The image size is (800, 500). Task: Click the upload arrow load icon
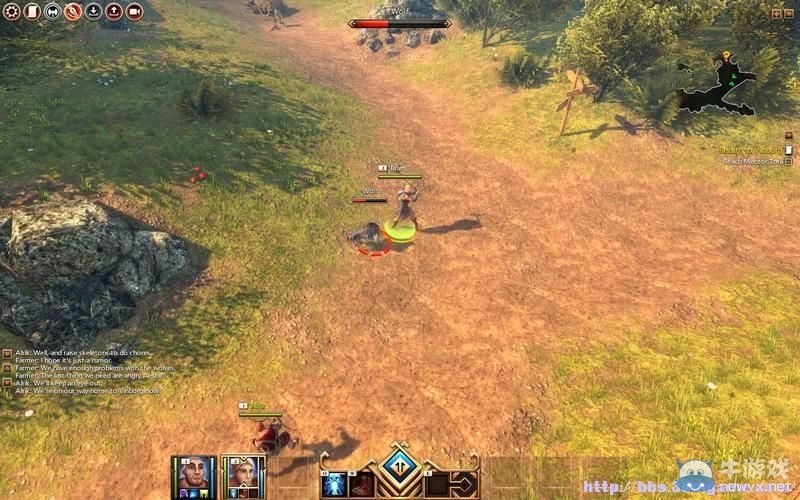click(113, 12)
